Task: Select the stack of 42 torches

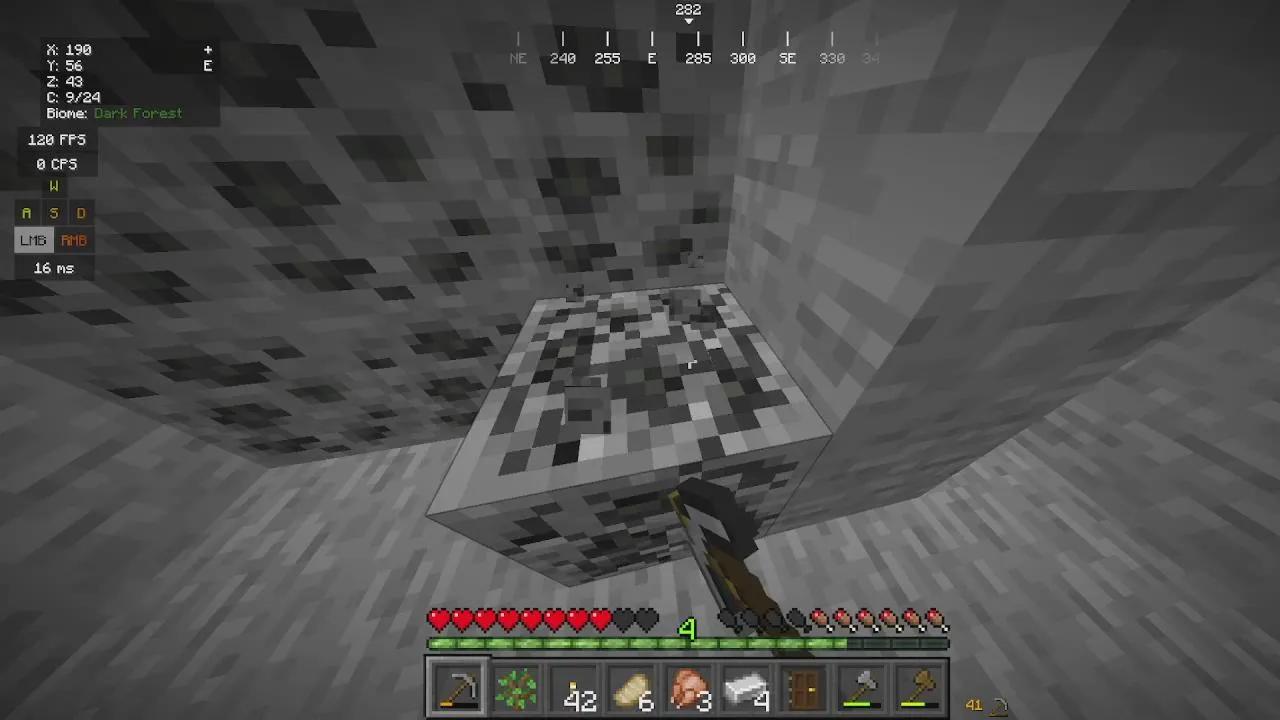Action: tap(572, 688)
